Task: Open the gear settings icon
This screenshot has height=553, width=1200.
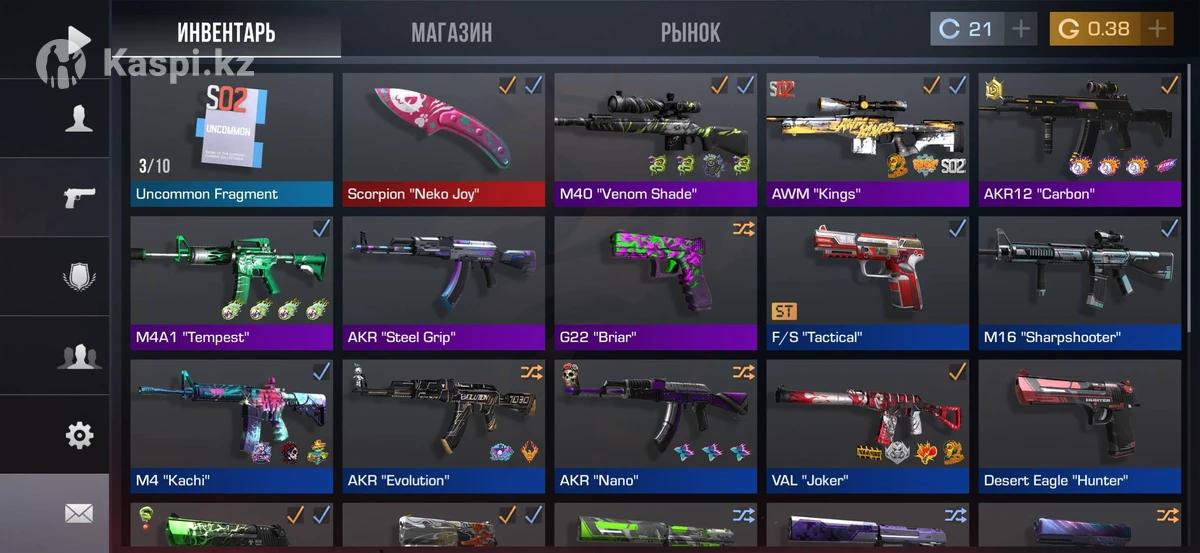Action: coord(78,435)
